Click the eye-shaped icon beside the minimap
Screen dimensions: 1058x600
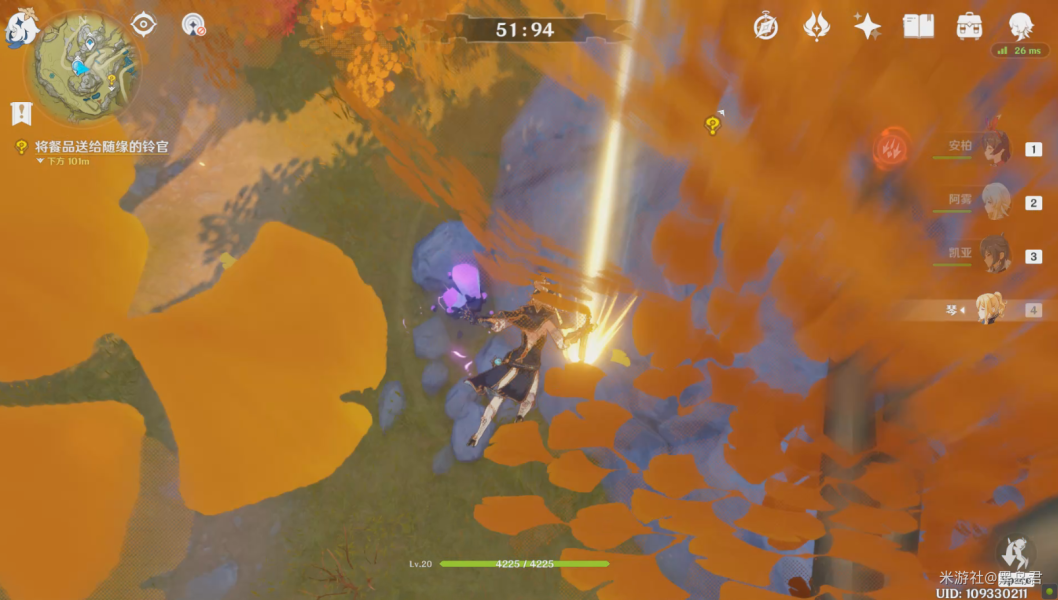click(144, 24)
